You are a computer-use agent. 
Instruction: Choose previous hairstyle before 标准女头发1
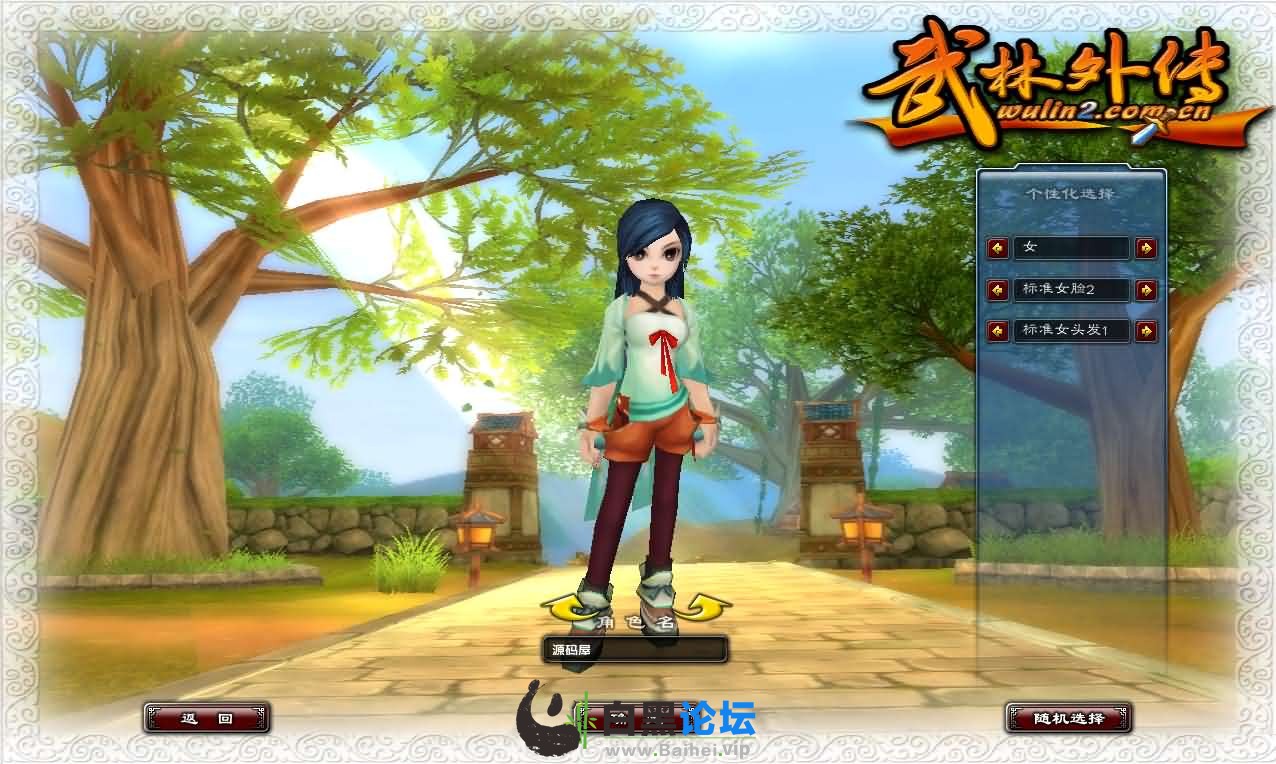998,330
